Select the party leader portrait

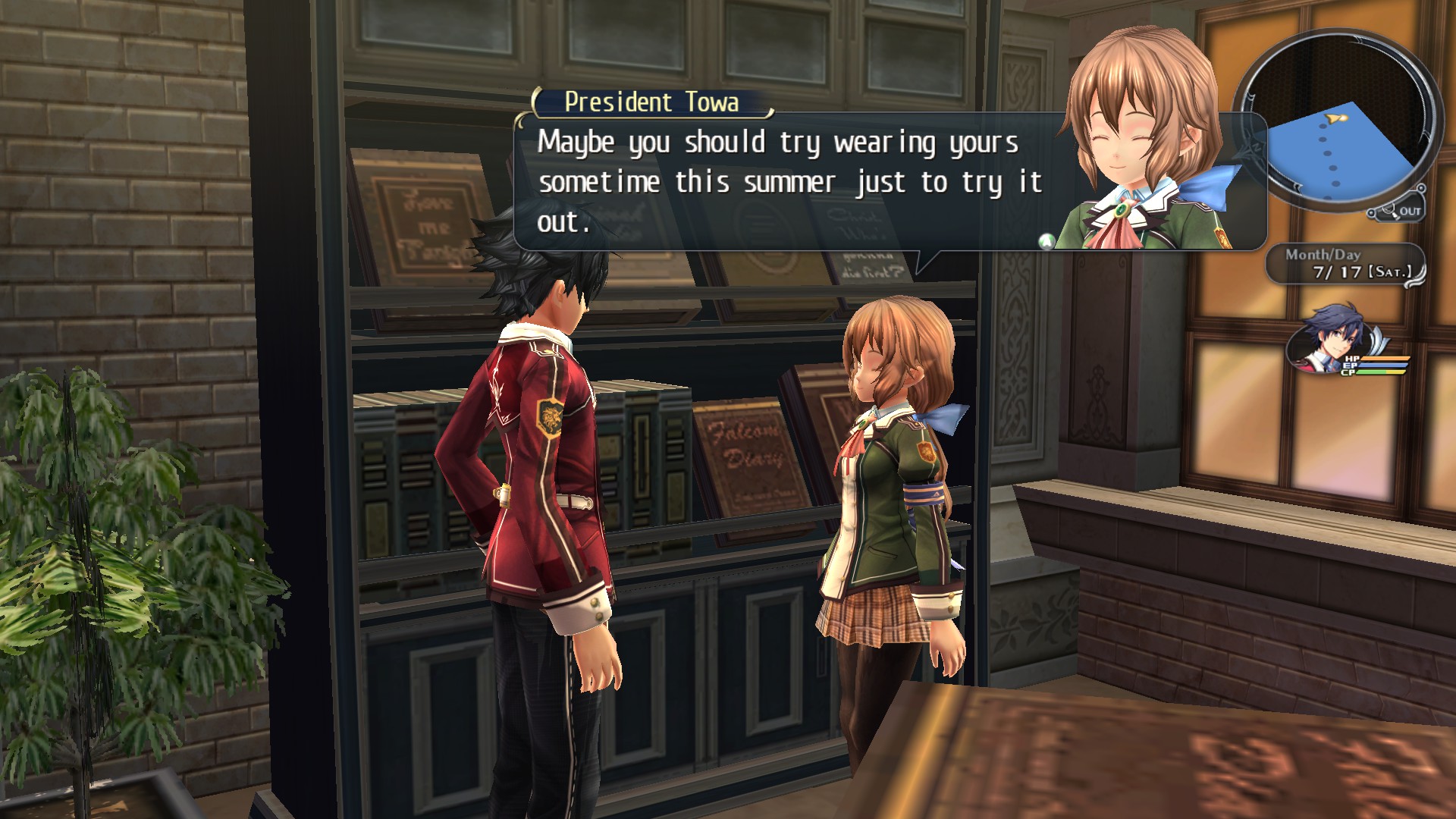[1329, 346]
